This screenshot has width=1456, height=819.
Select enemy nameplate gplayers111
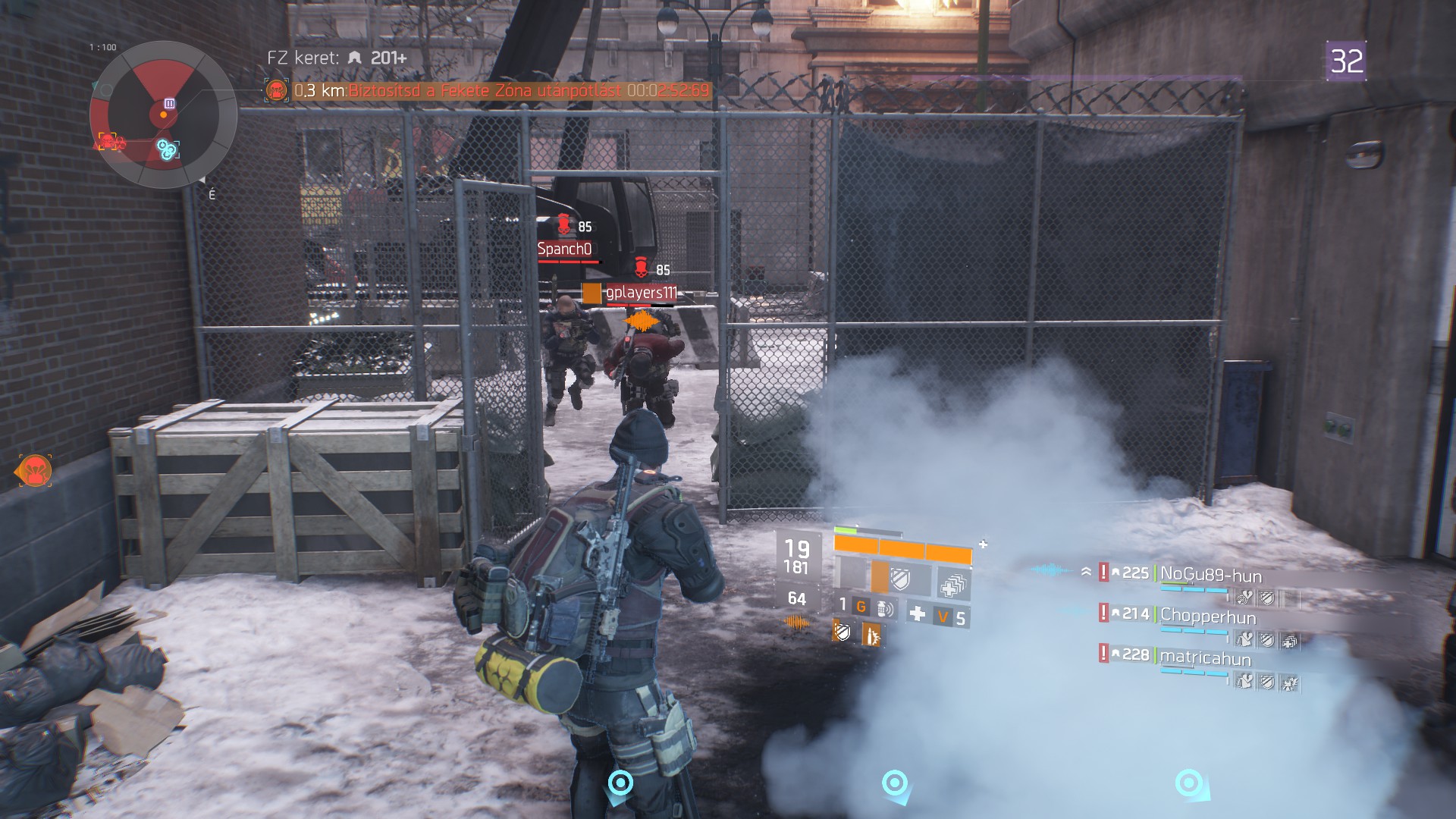(x=641, y=293)
